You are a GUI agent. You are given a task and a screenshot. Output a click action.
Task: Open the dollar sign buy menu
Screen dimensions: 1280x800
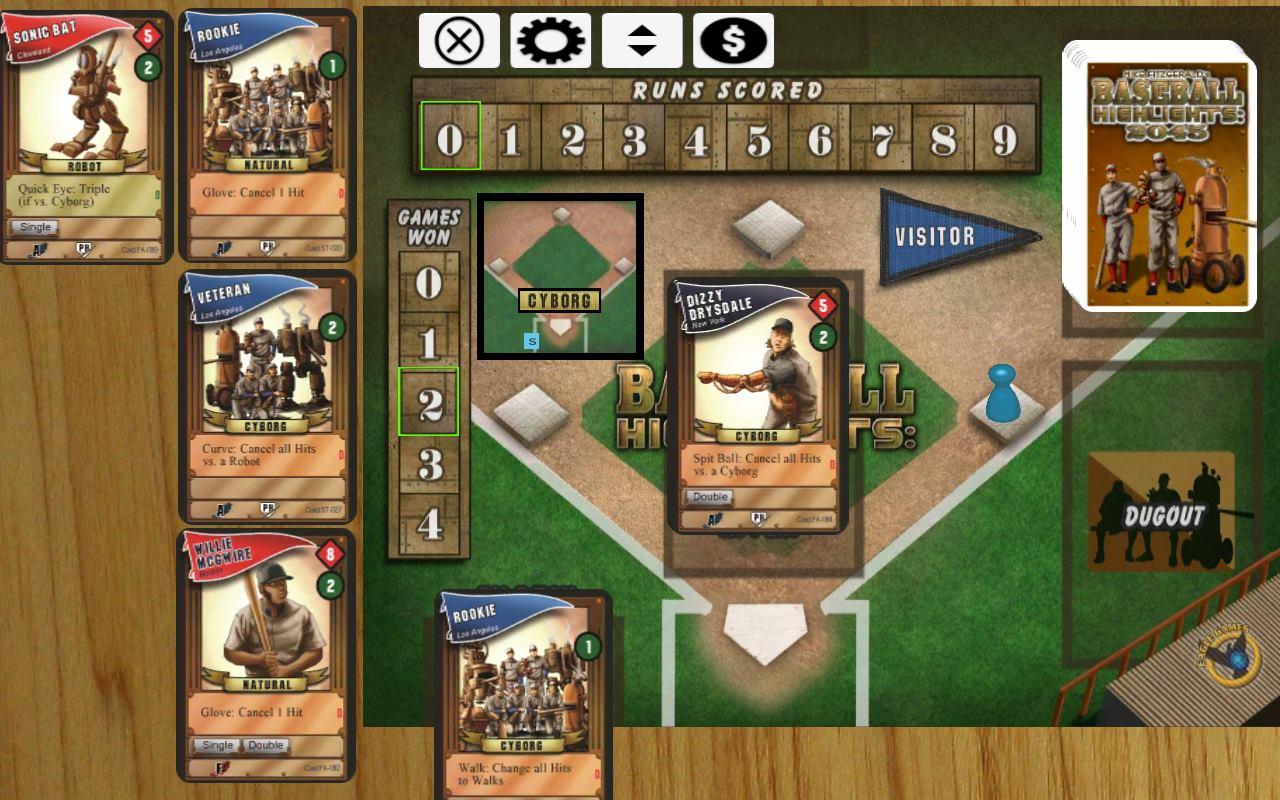click(x=733, y=41)
